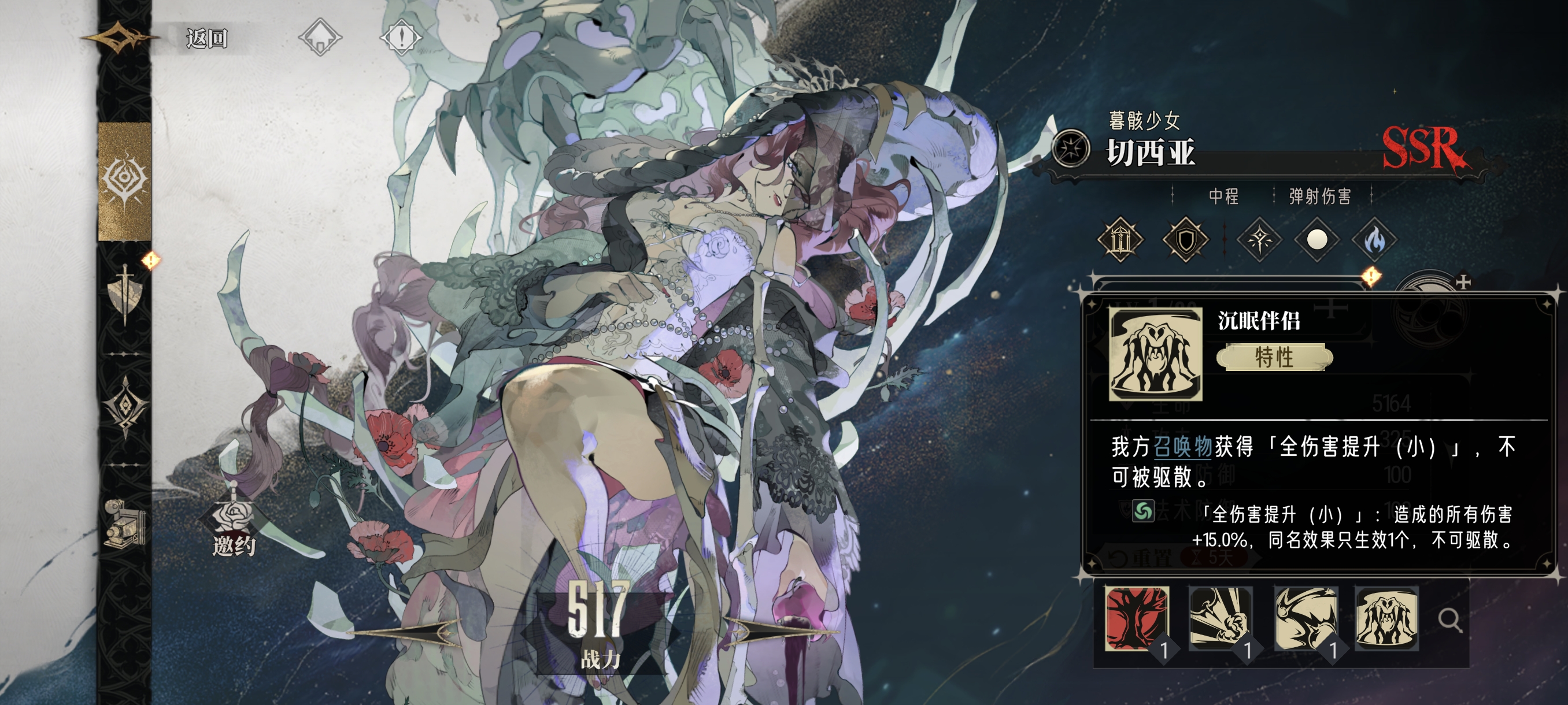Switch to the sword and shield sidebar tab
The image size is (1568, 705).
pos(125,295)
